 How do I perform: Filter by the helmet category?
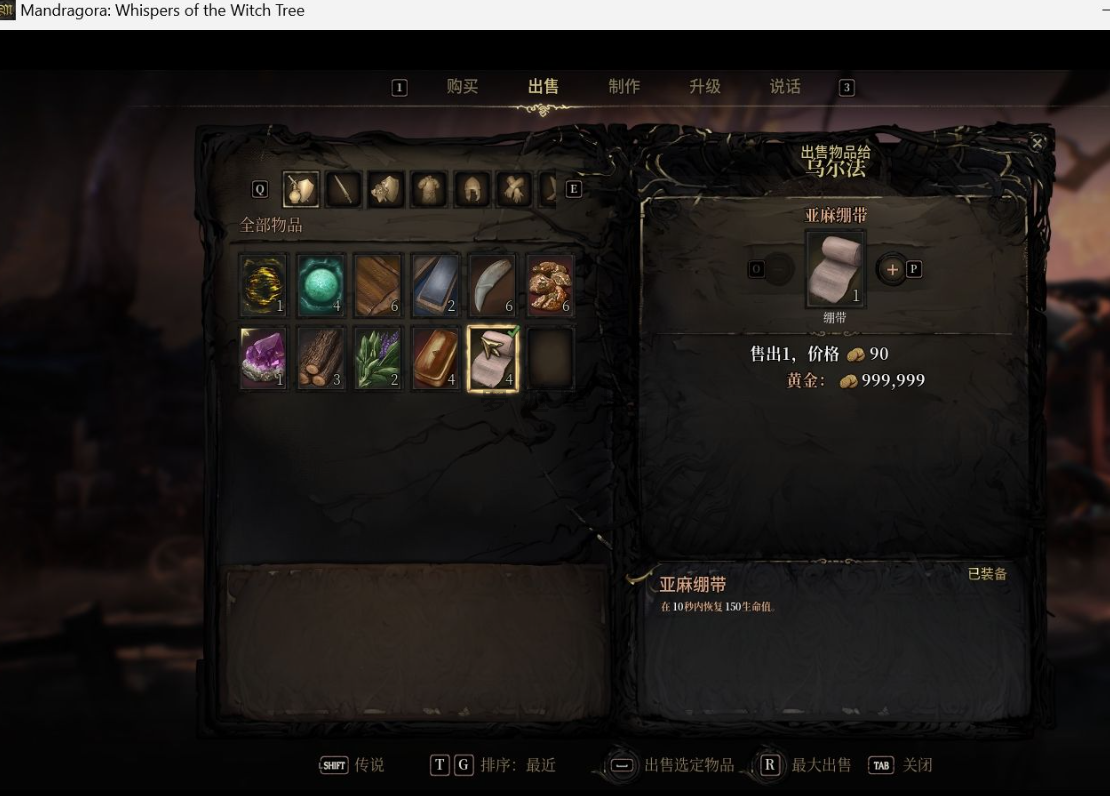[x=472, y=189]
